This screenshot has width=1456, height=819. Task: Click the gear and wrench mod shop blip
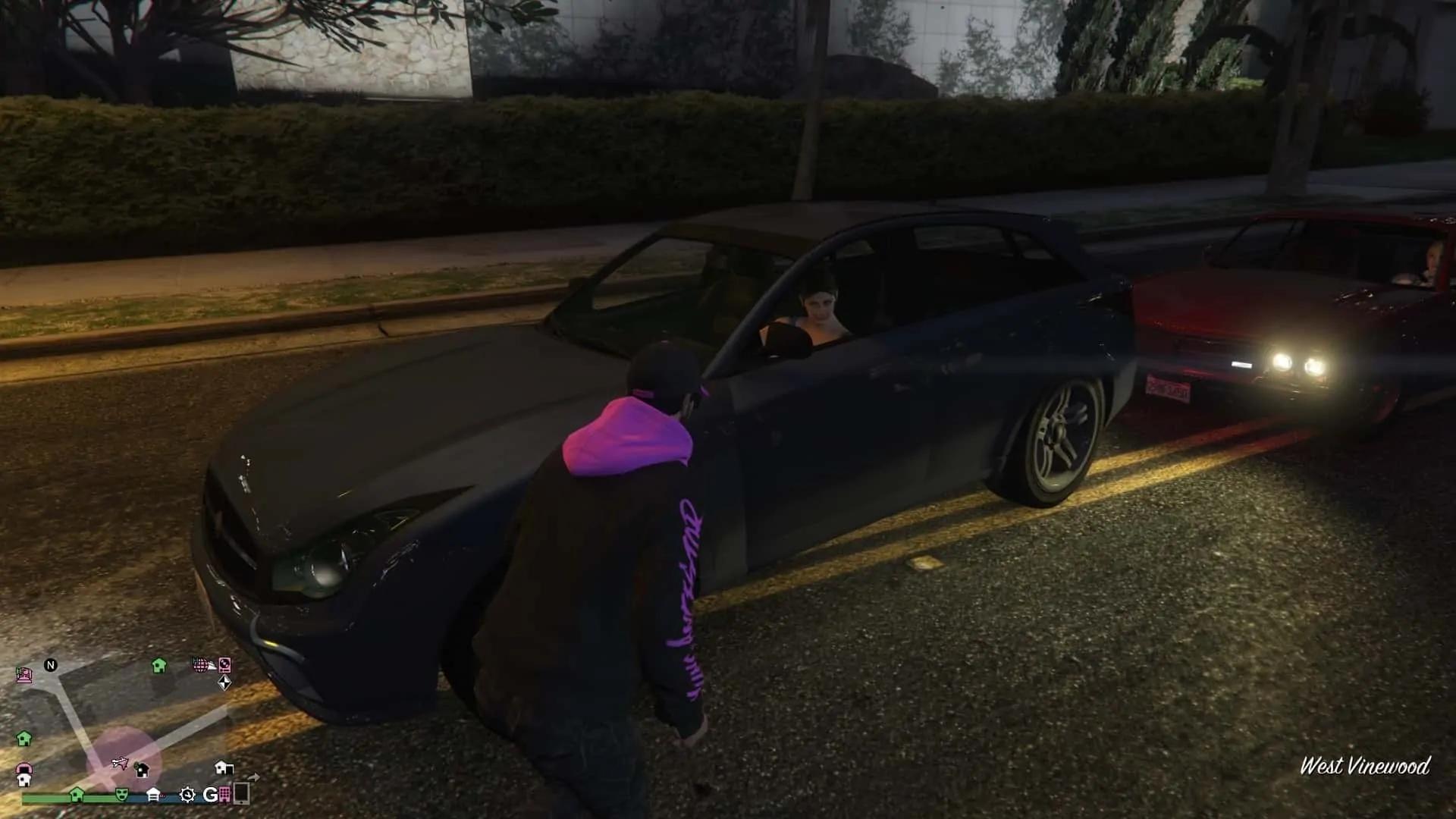point(187,794)
